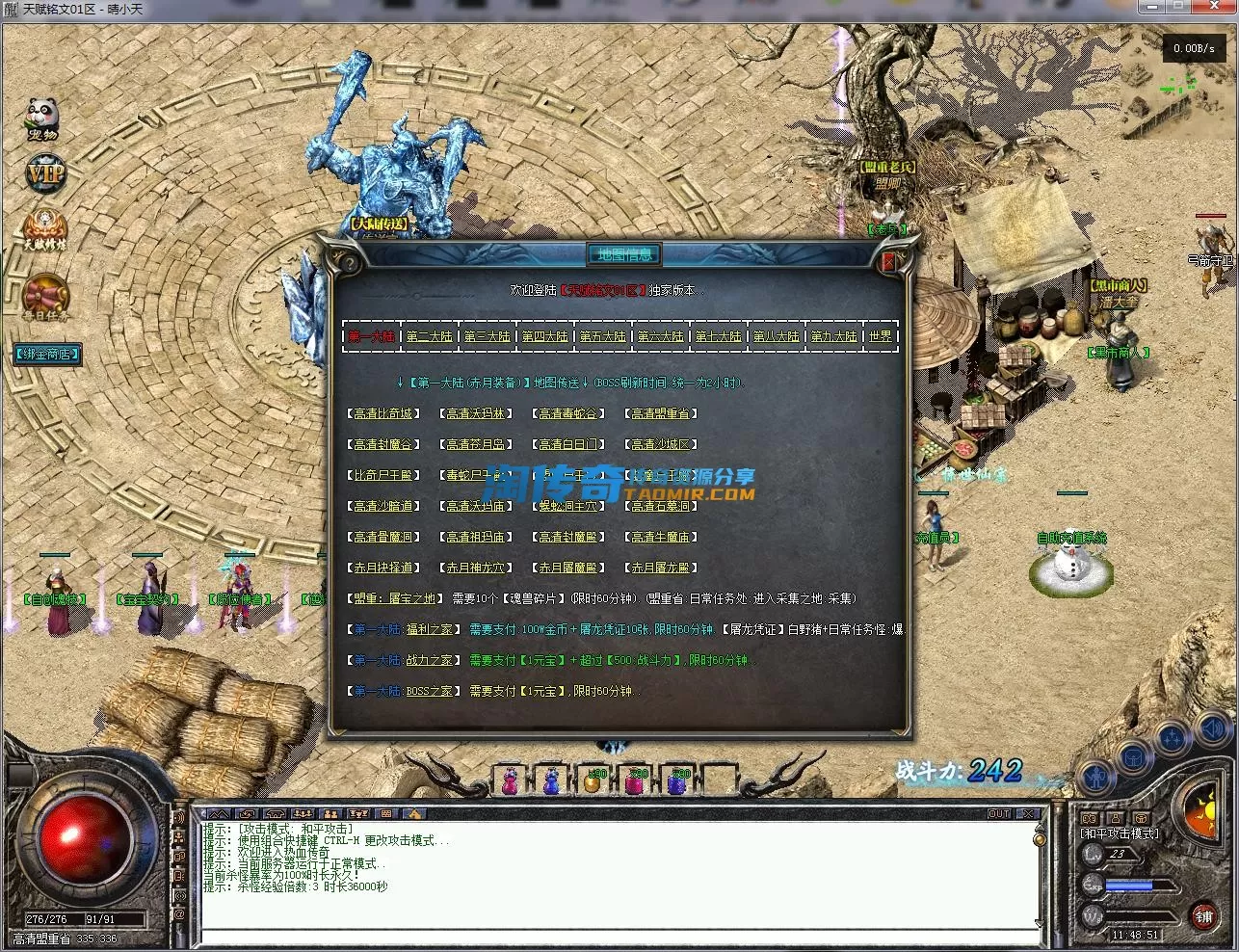Select the 赤月屠龙殿 map link
Image resolution: width=1239 pixels, height=952 pixels.
pos(661,568)
